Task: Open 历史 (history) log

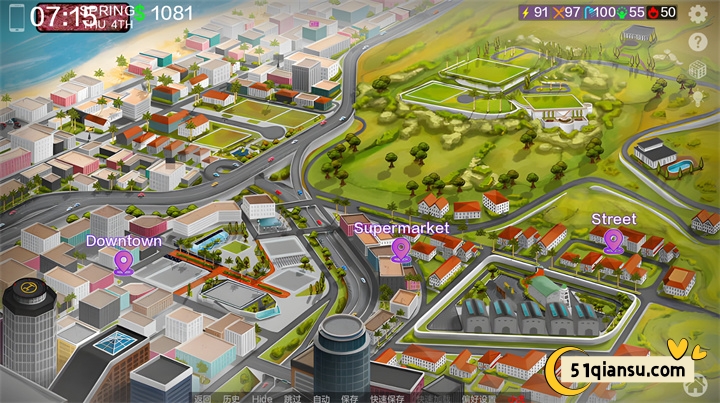Action: point(232,398)
